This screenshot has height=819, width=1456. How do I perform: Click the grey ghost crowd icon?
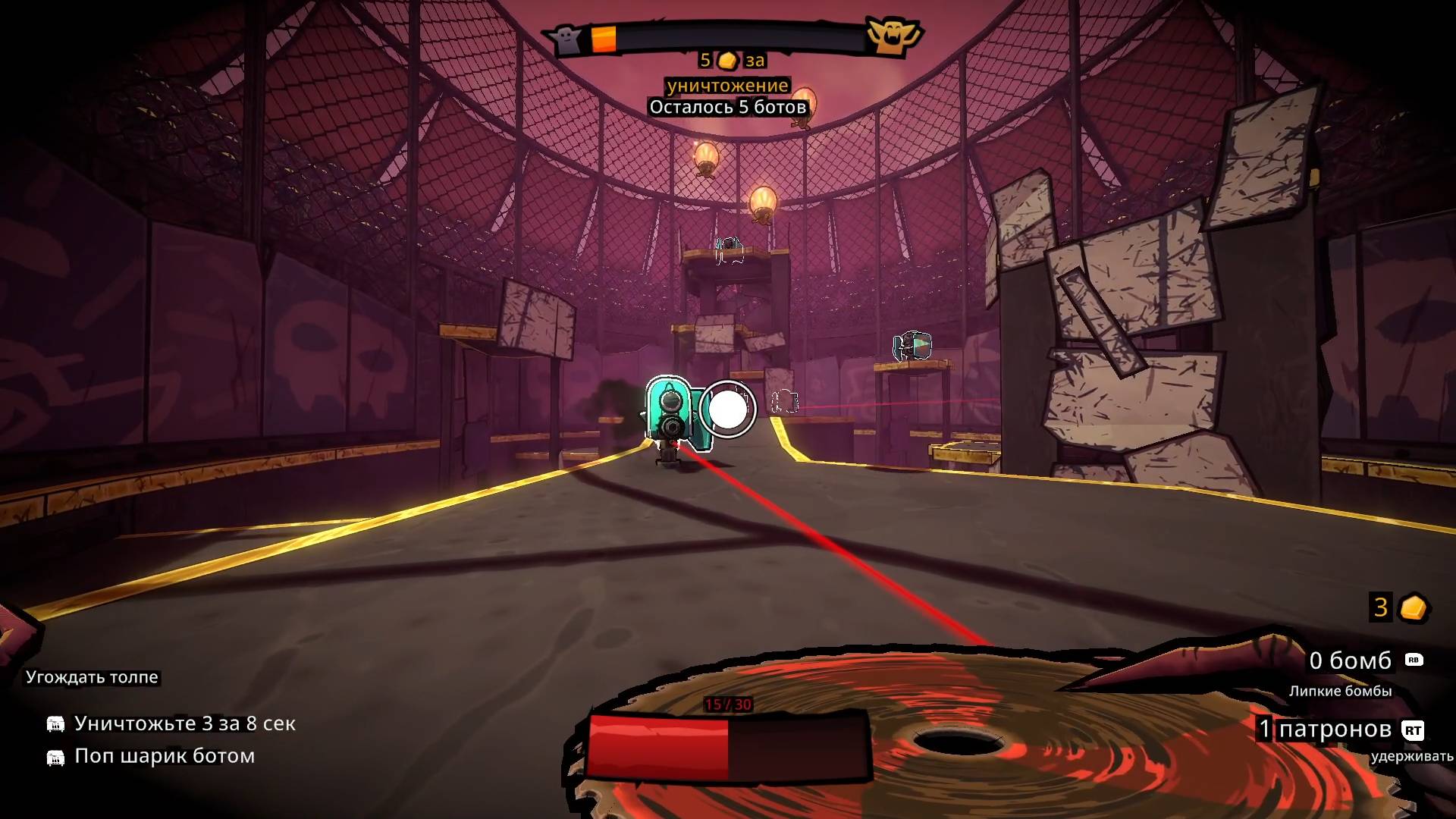point(566,39)
